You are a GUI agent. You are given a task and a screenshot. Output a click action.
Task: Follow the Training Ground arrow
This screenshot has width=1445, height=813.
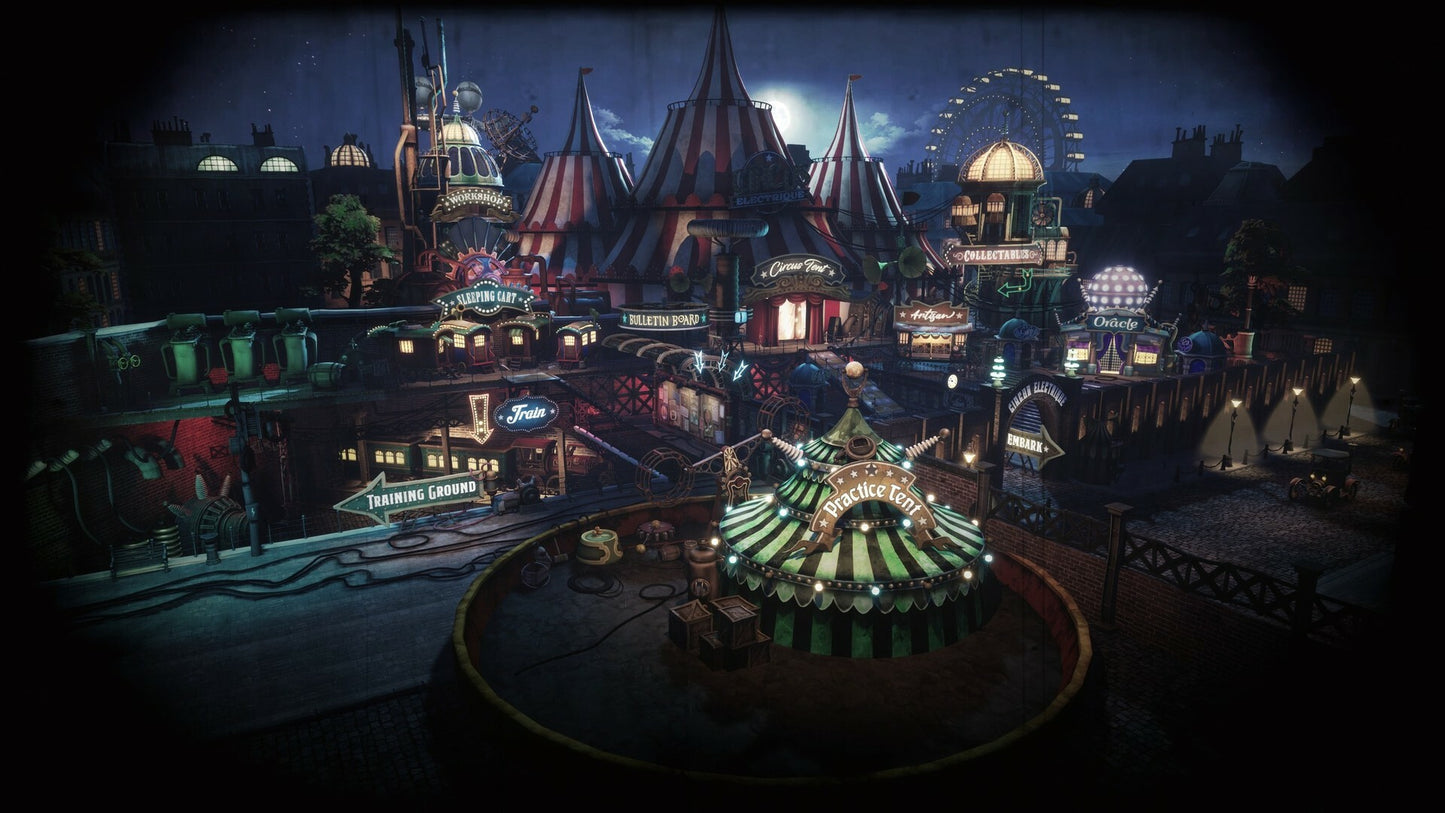pos(410,496)
